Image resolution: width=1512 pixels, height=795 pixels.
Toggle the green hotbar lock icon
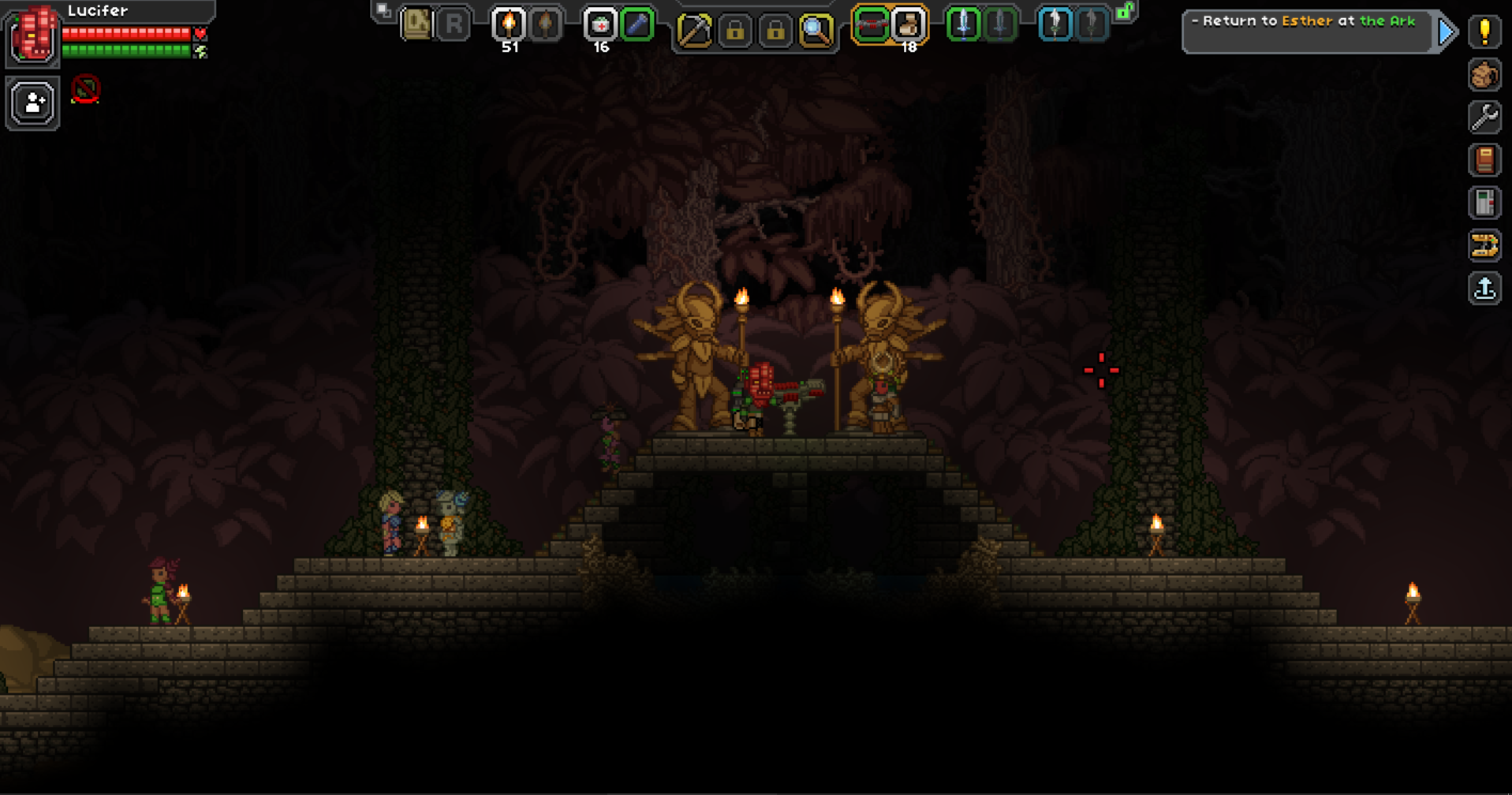click(1125, 12)
